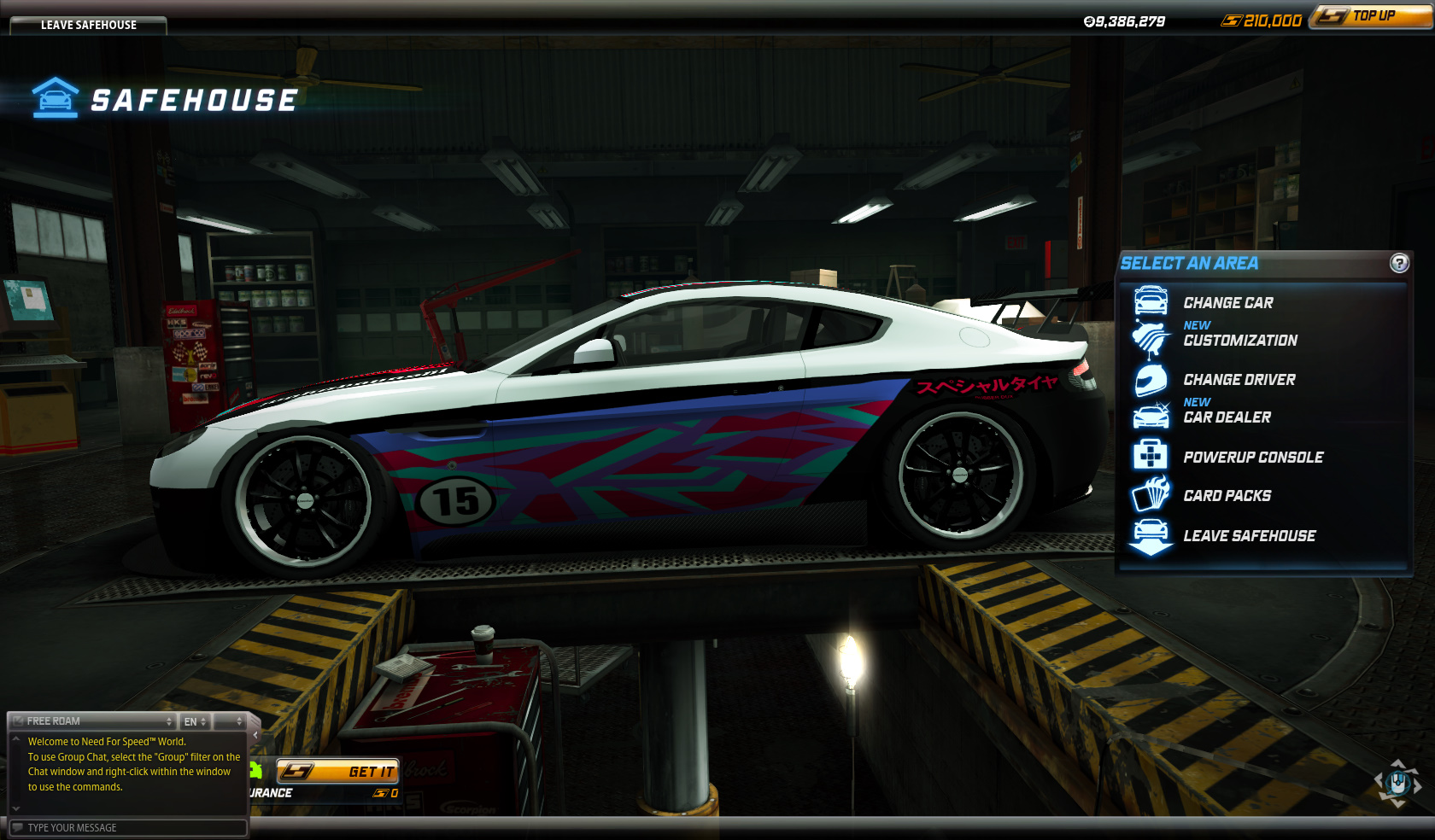Viewport: 1435px width, 840px height.
Task: Select Change Car from the area menu
Action: [1227, 303]
